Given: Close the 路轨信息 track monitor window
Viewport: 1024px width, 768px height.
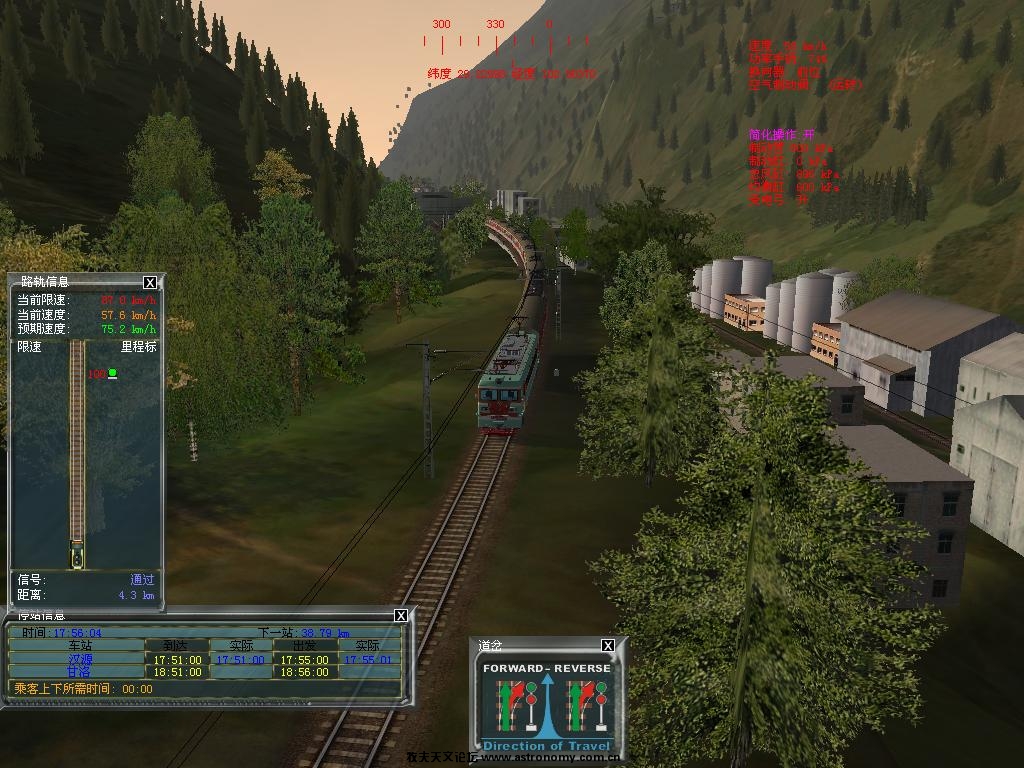Looking at the screenshot, I should pyautogui.click(x=150, y=283).
